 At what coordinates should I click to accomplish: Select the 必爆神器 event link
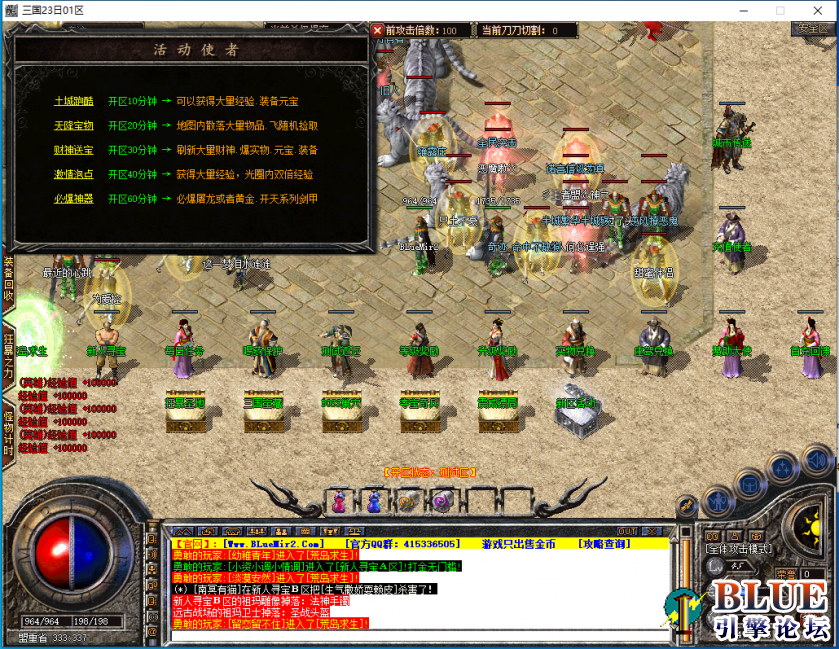74,199
